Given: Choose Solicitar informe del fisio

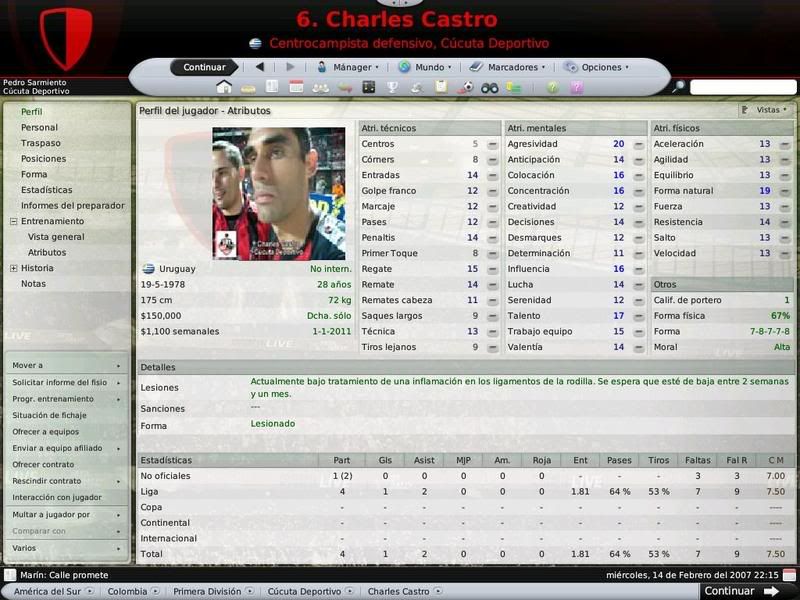Looking at the screenshot, I should 59,382.
